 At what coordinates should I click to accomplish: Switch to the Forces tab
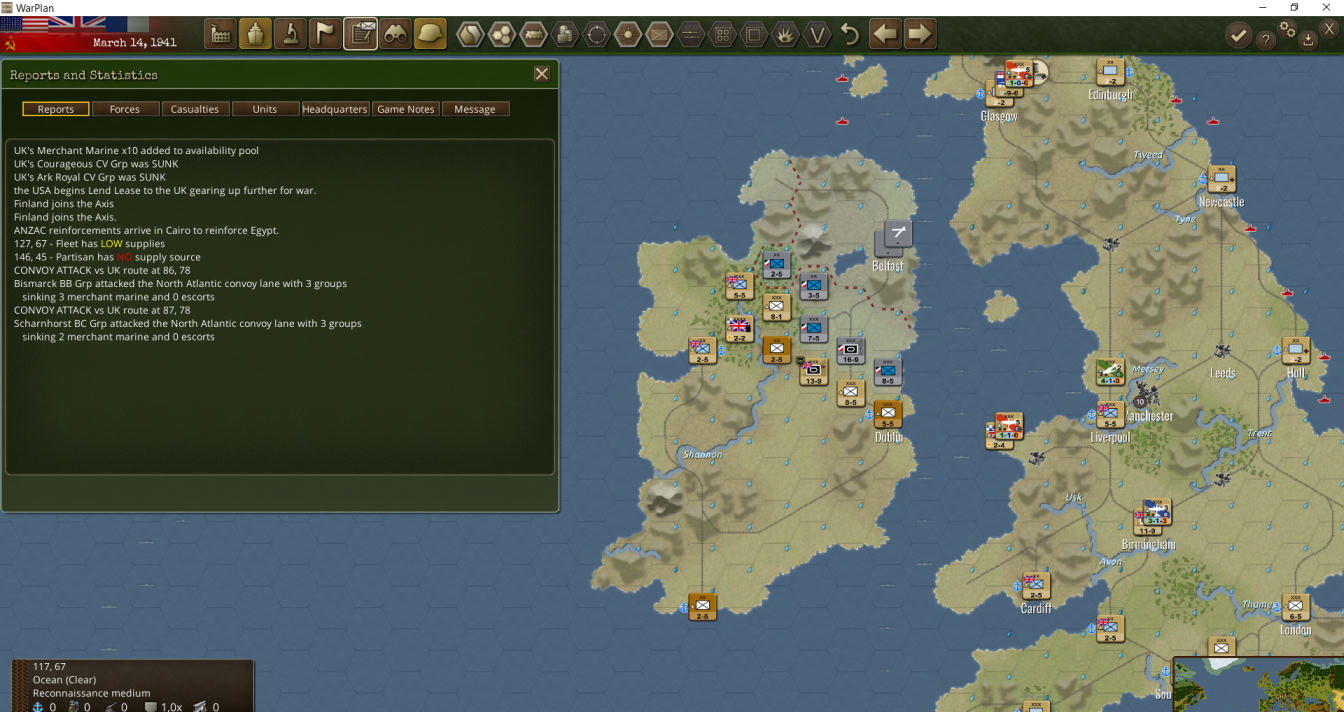pyautogui.click(x=125, y=109)
